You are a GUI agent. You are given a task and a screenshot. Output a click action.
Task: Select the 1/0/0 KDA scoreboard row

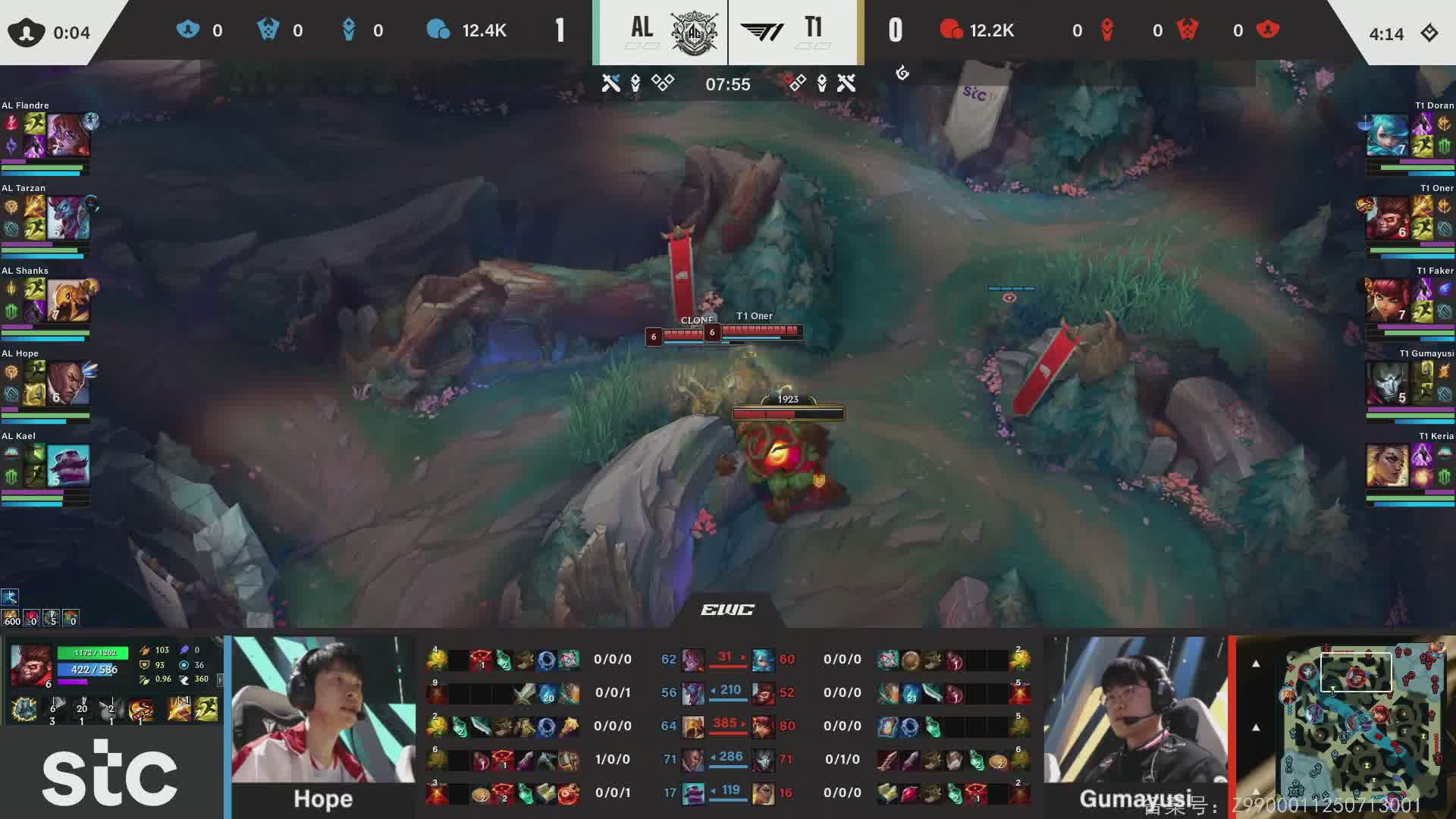tap(612, 759)
